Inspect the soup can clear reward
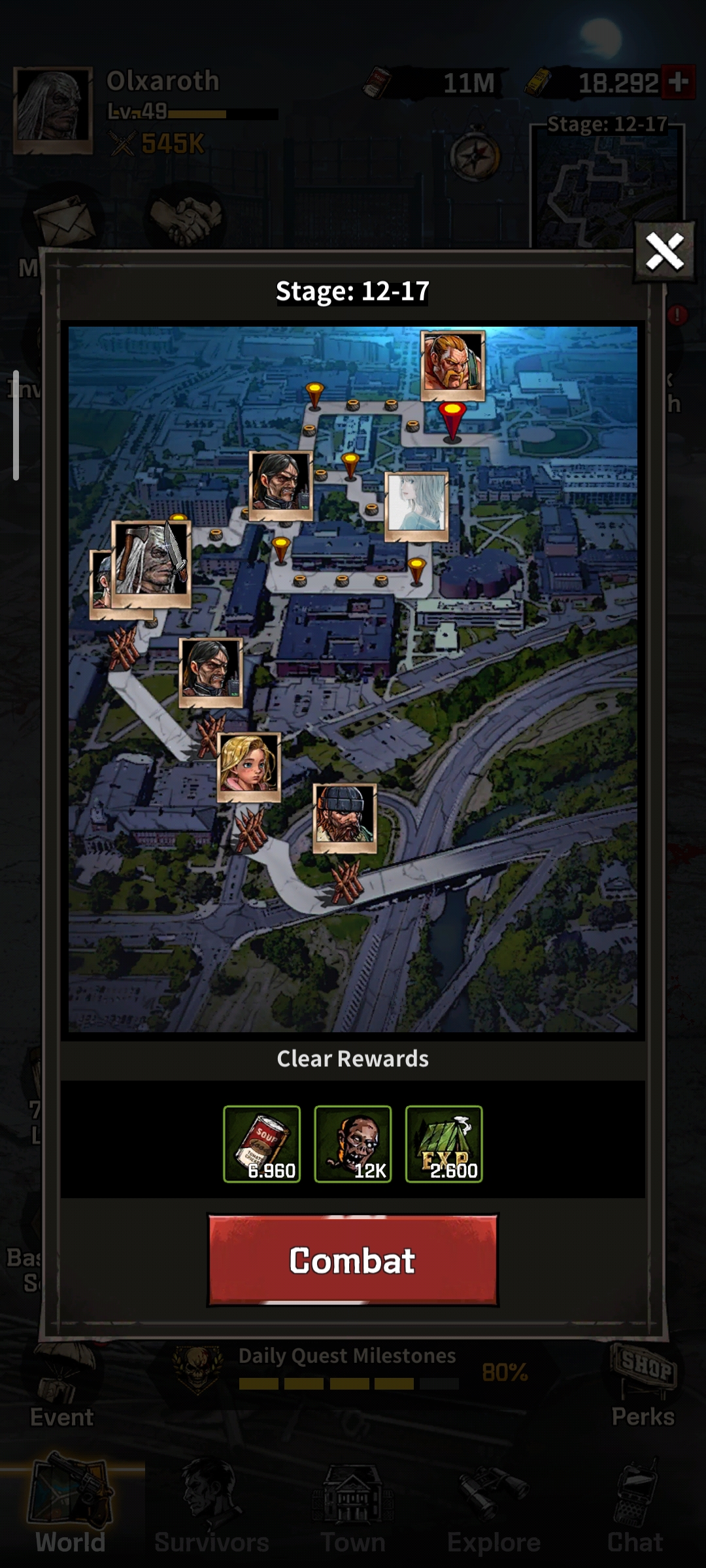 click(x=261, y=1143)
